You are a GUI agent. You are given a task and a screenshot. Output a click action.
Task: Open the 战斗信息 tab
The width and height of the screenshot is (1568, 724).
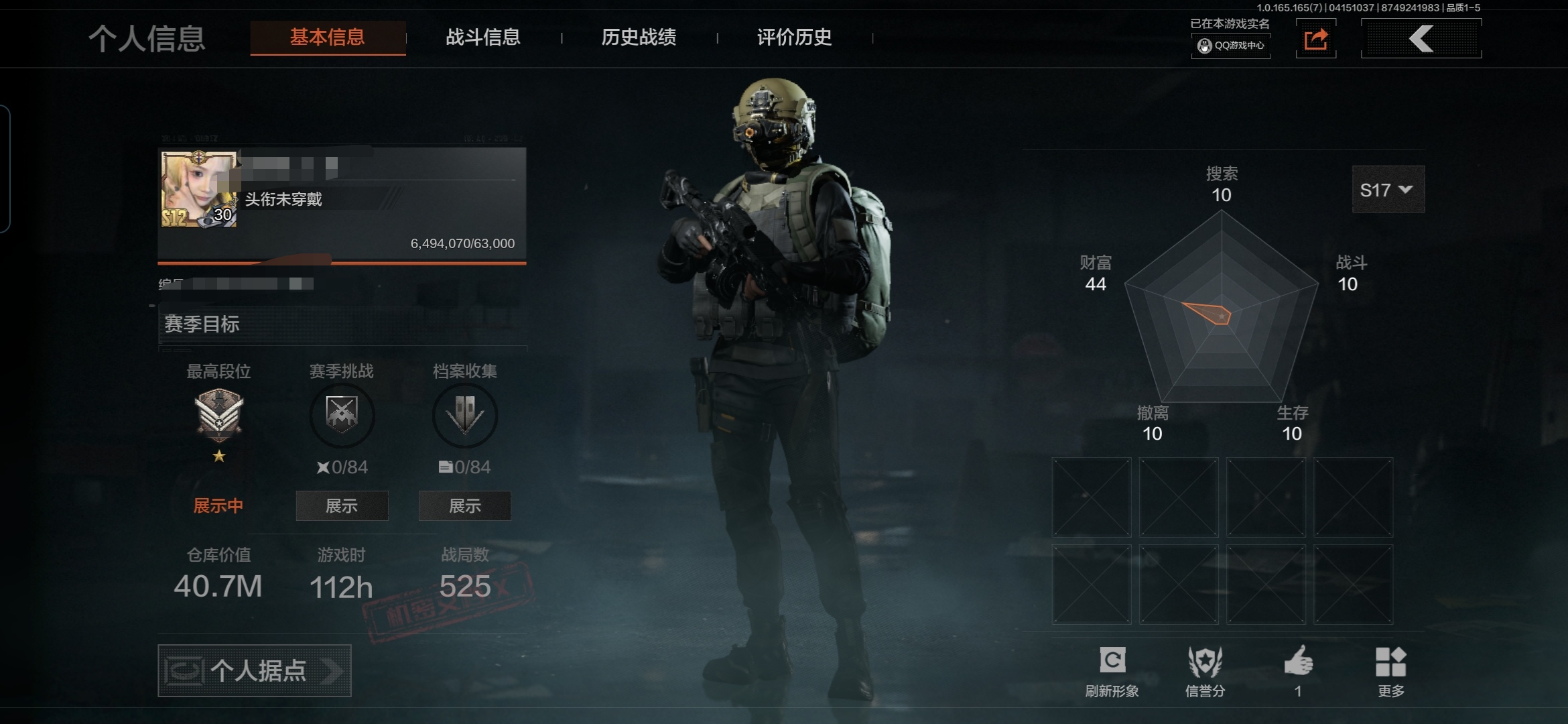[483, 38]
